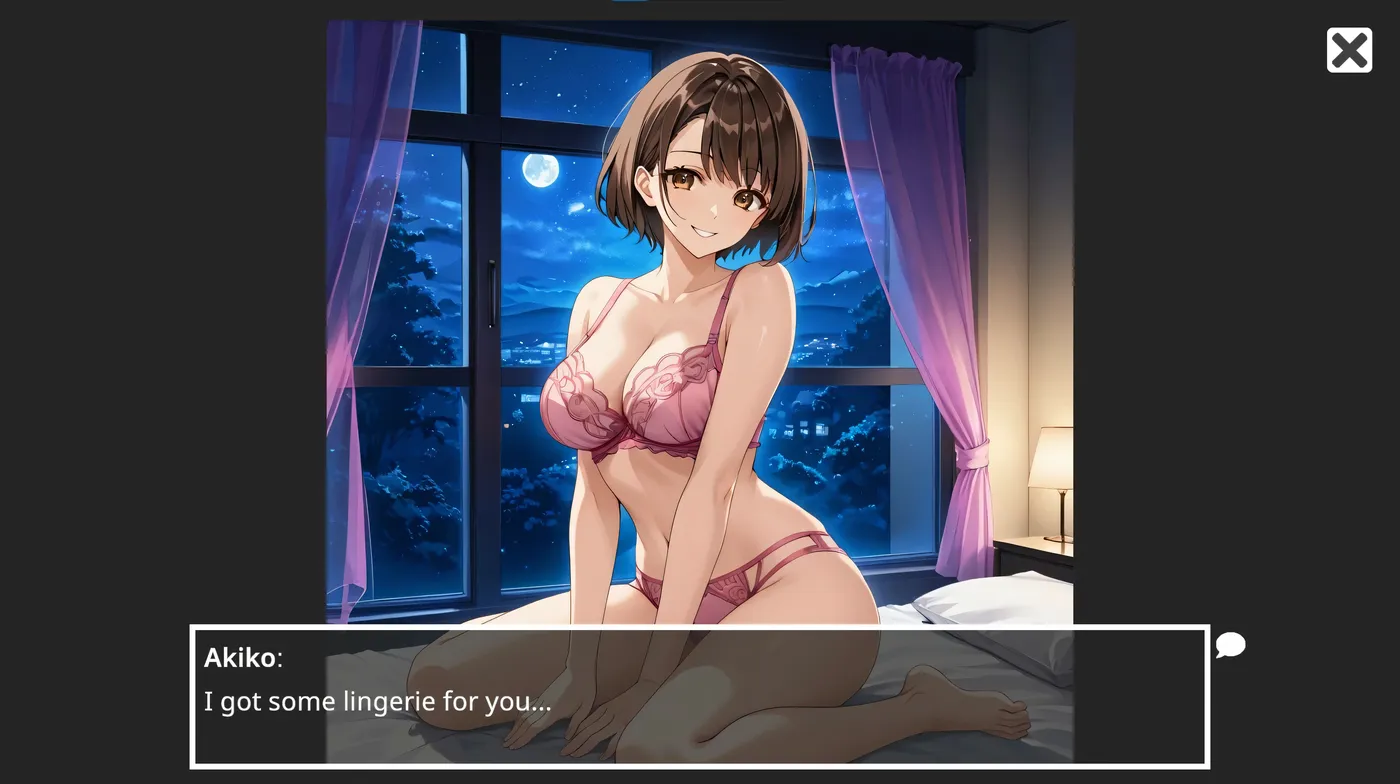
Task: Hit the X symbol to dismiss the scene
Action: click(1349, 49)
